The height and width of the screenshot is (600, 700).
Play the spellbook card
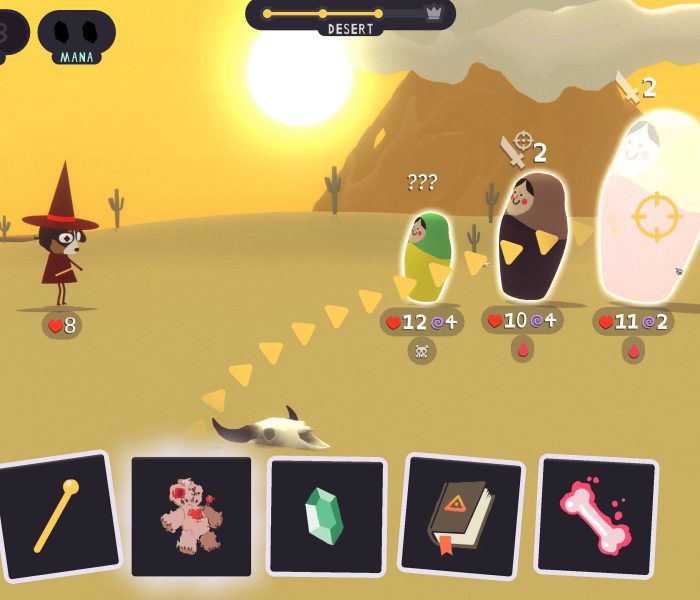point(461,516)
